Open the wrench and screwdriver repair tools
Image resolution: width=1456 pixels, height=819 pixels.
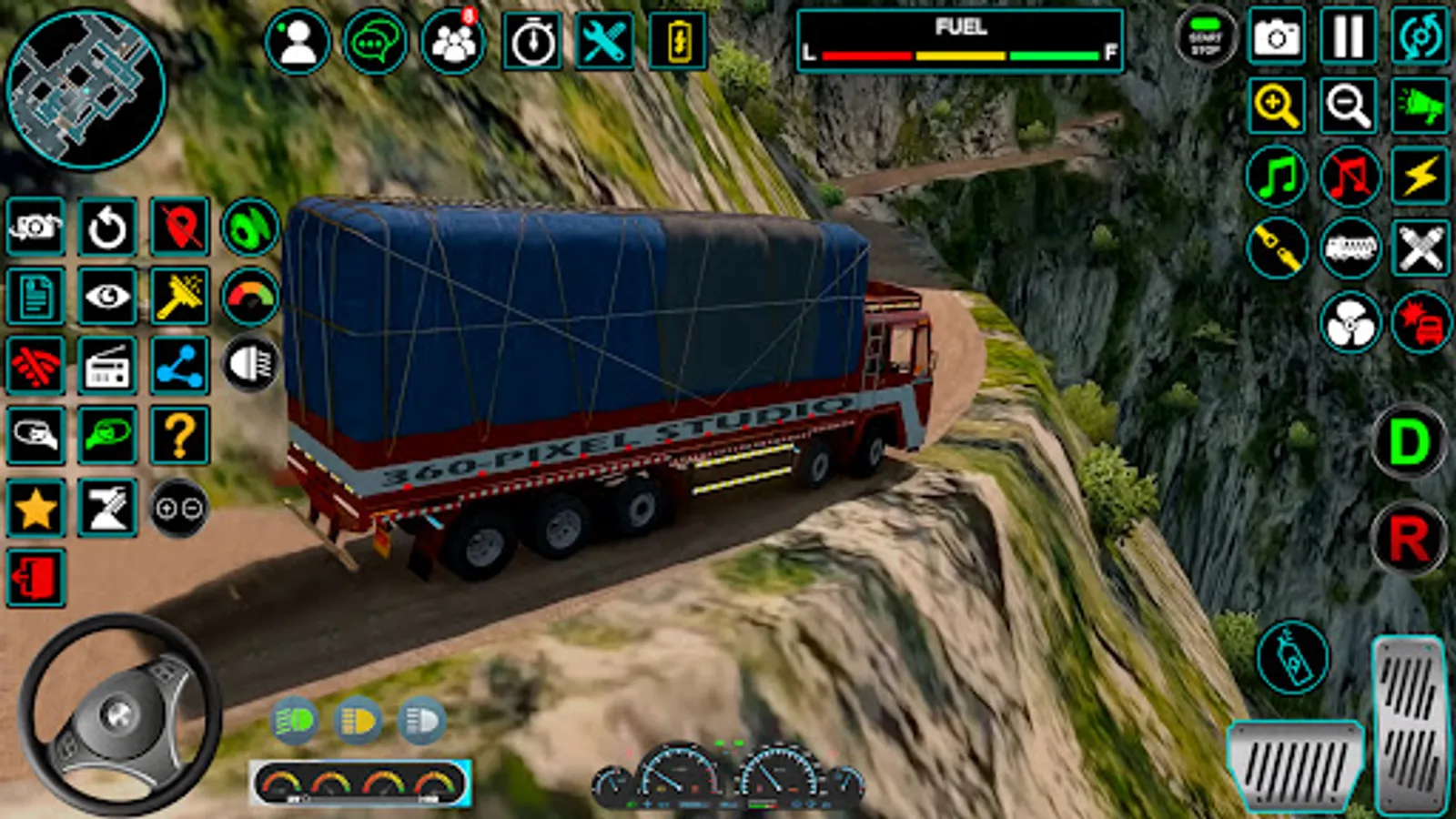(x=603, y=41)
